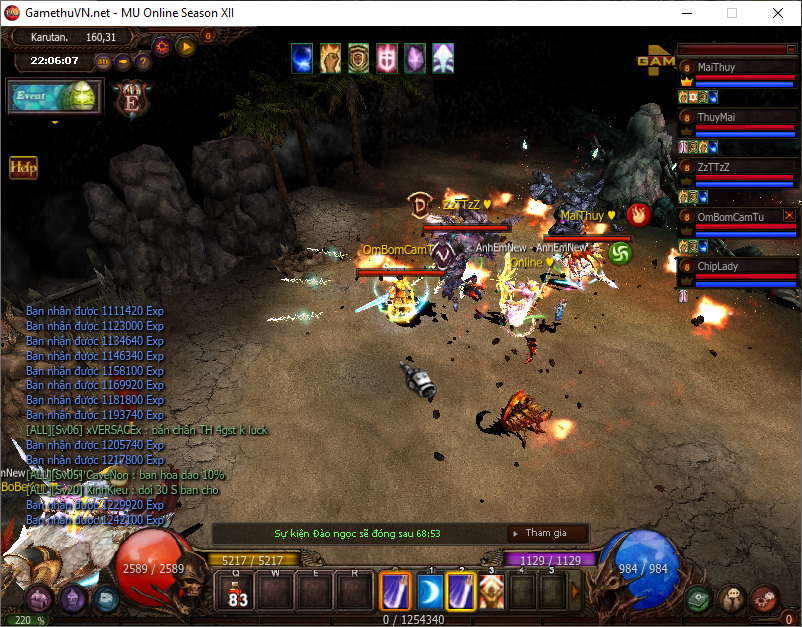Screen dimensions: 802x627
Task: Open the orange gear settings icon
Action: 162,45
